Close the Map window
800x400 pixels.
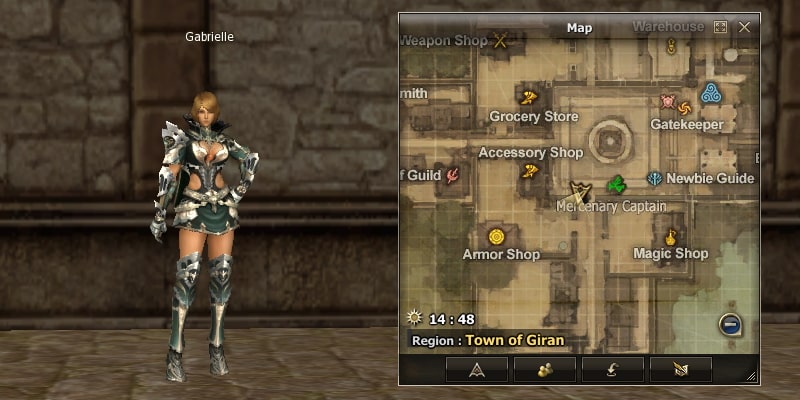tap(744, 28)
